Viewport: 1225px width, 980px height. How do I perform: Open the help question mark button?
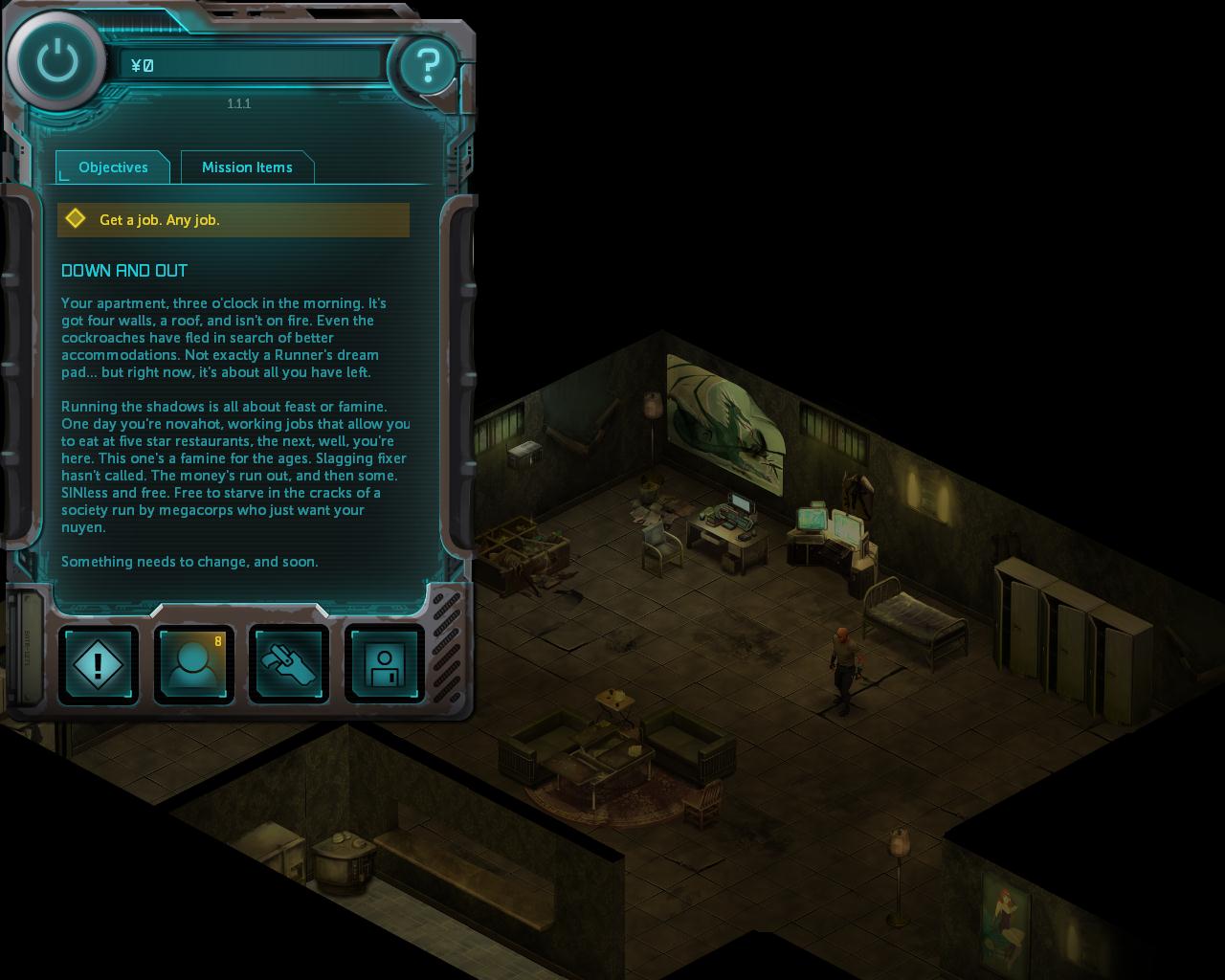427,65
